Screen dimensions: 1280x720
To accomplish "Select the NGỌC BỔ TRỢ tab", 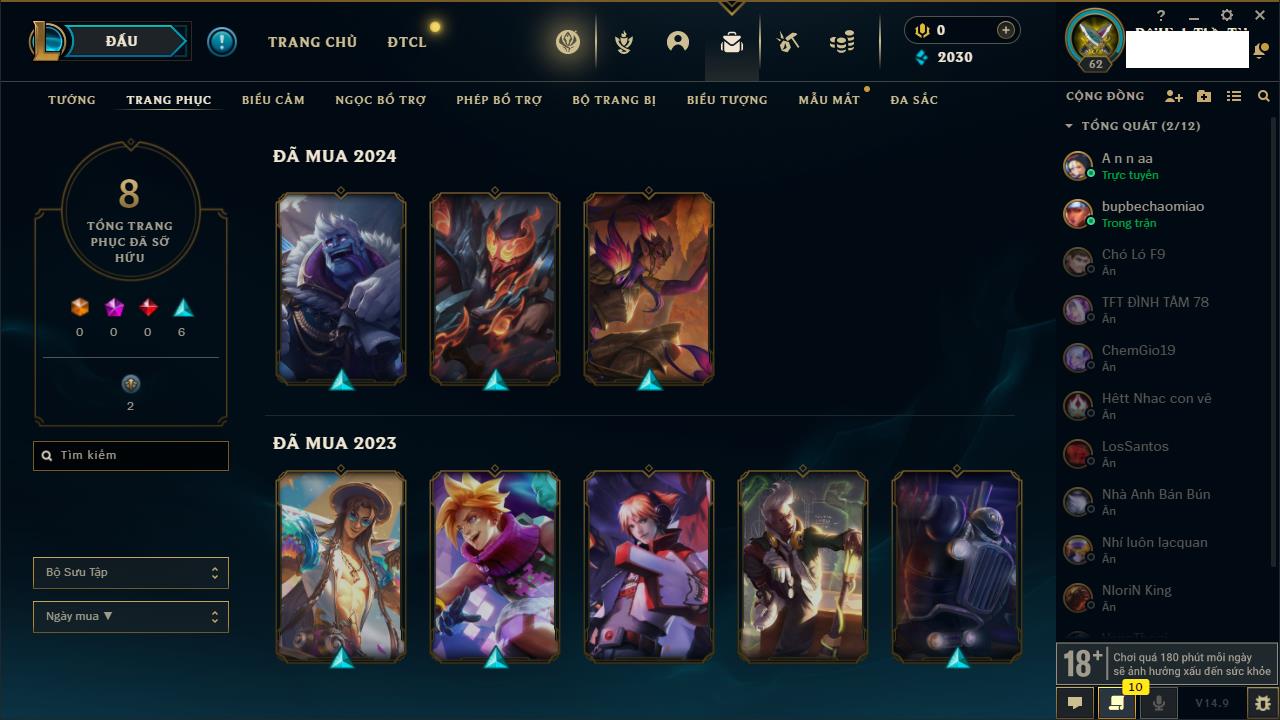I will tap(380, 100).
